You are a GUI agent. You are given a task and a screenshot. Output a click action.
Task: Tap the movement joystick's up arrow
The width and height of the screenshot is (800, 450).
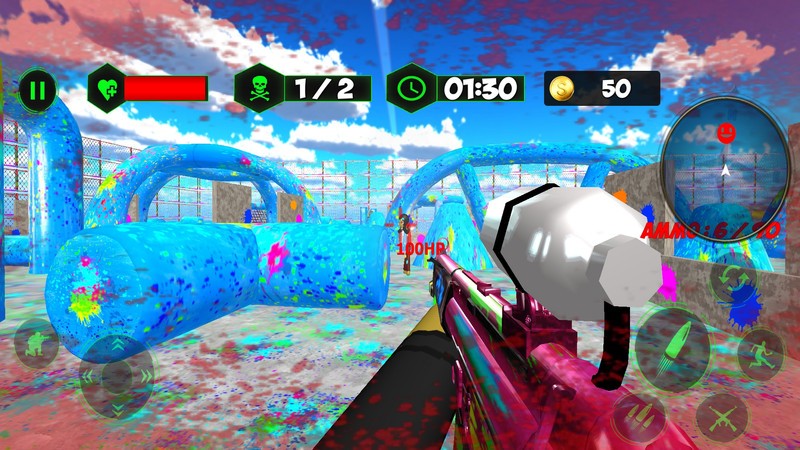[116, 345]
